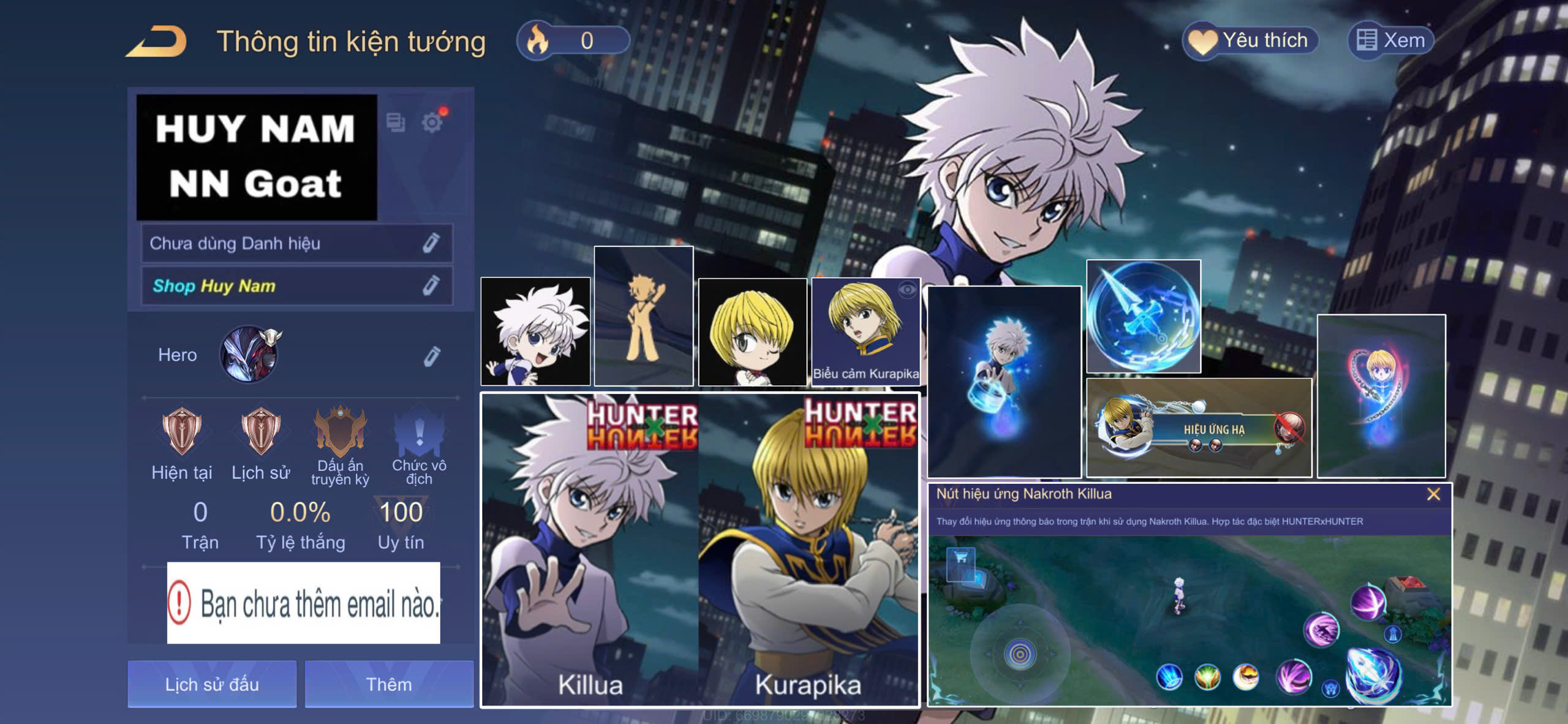This screenshot has width=1568, height=724.
Task: Click the flame popularity counter
Action: pyautogui.click(x=573, y=40)
